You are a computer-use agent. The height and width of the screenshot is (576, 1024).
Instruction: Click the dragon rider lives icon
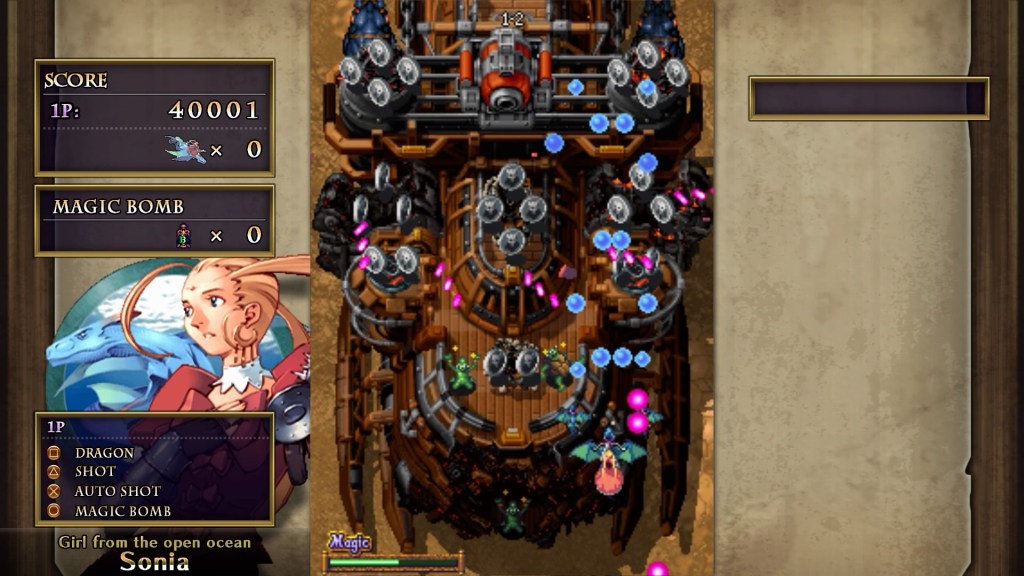click(186, 150)
